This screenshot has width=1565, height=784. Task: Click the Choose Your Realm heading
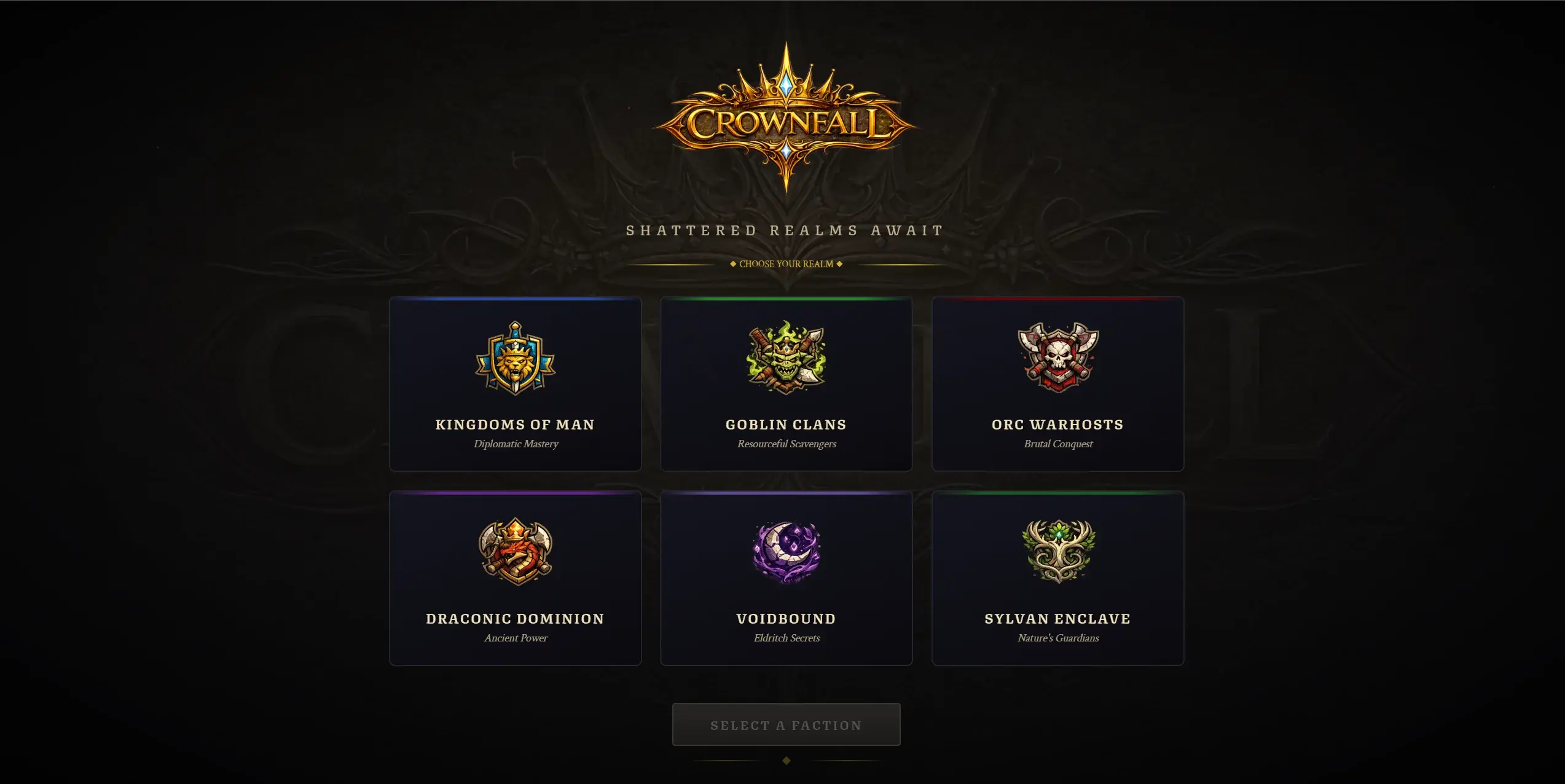coord(786,264)
